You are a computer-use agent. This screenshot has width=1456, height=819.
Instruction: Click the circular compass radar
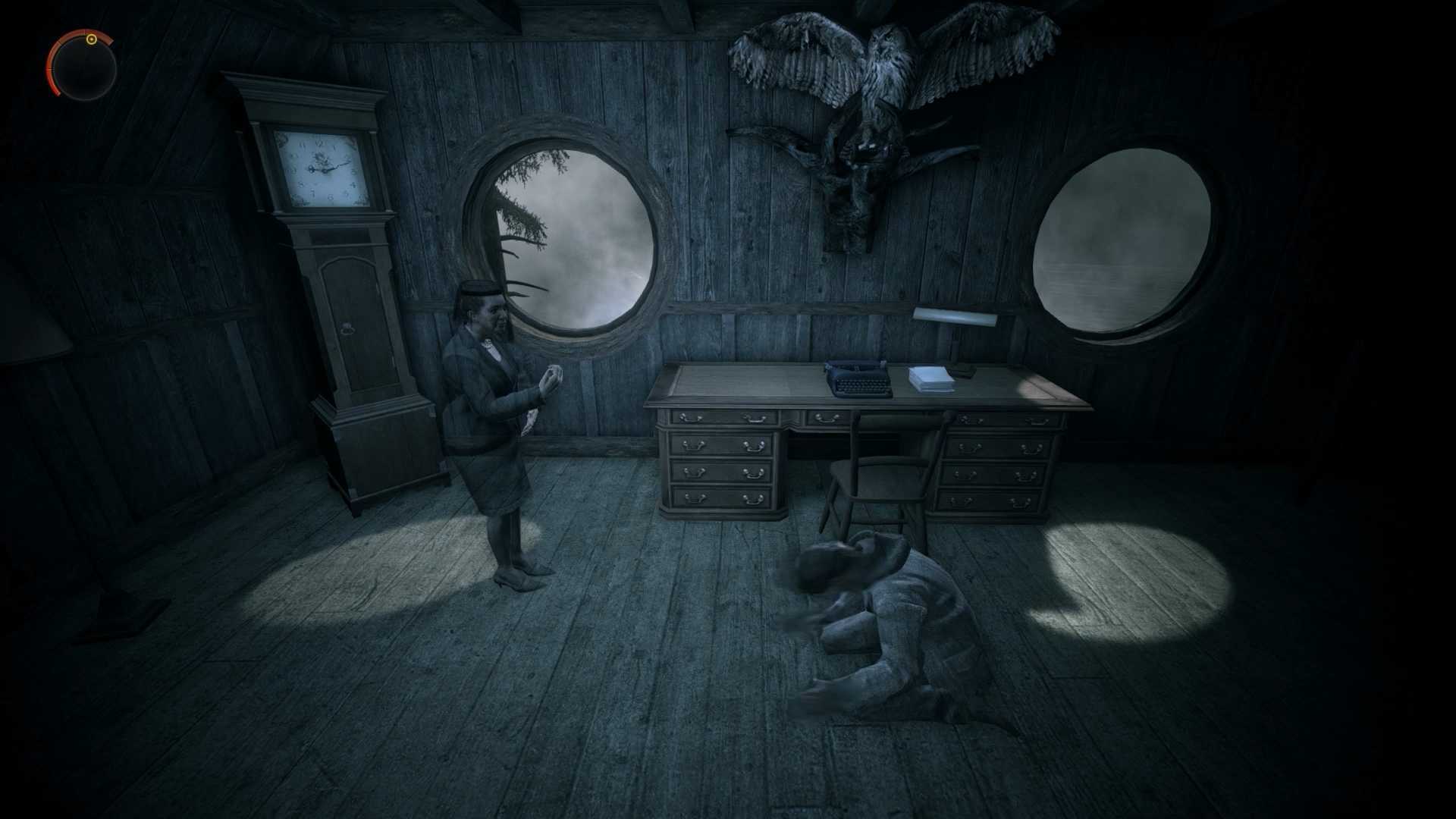[x=83, y=67]
